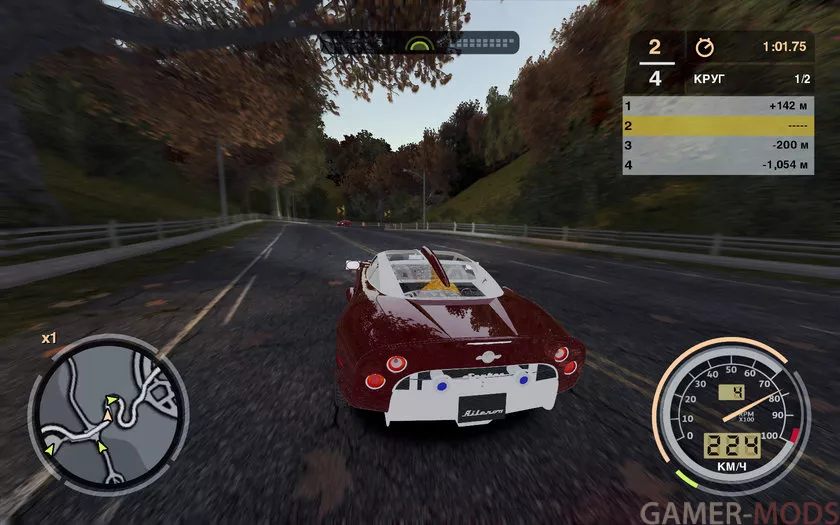This screenshot has width=840, height=525.
Task: Click the police radar detector at top
Action: [421, 43]
